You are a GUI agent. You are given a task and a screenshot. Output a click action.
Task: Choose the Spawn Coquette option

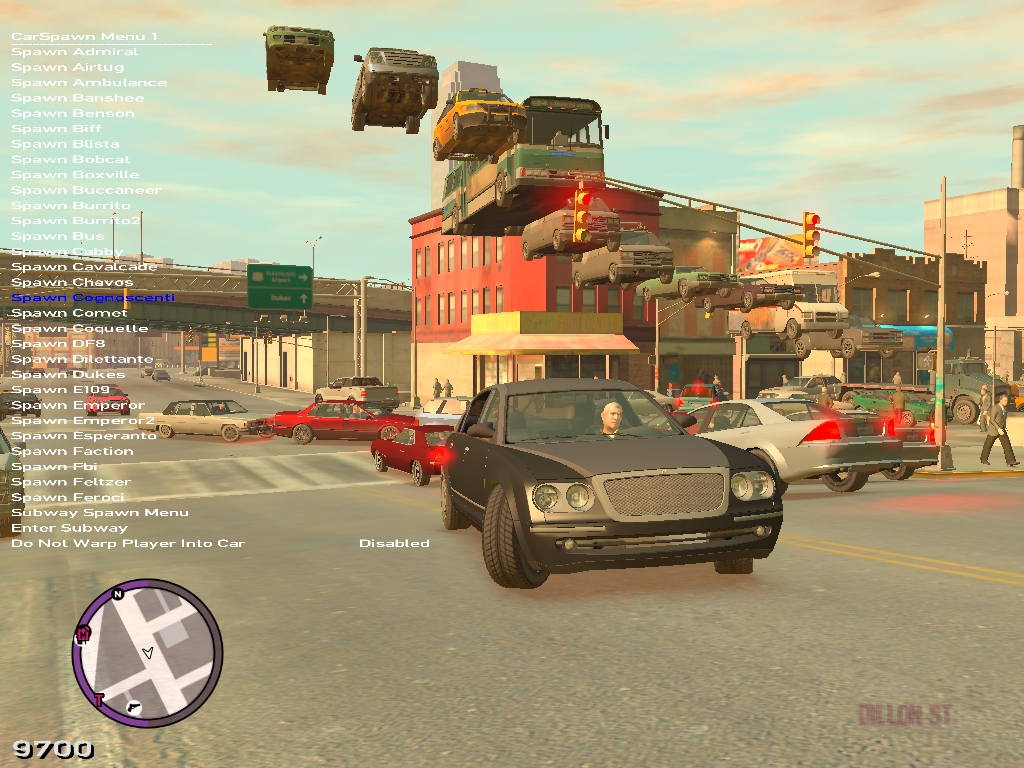pyautogui.click(x=79, y=329)
